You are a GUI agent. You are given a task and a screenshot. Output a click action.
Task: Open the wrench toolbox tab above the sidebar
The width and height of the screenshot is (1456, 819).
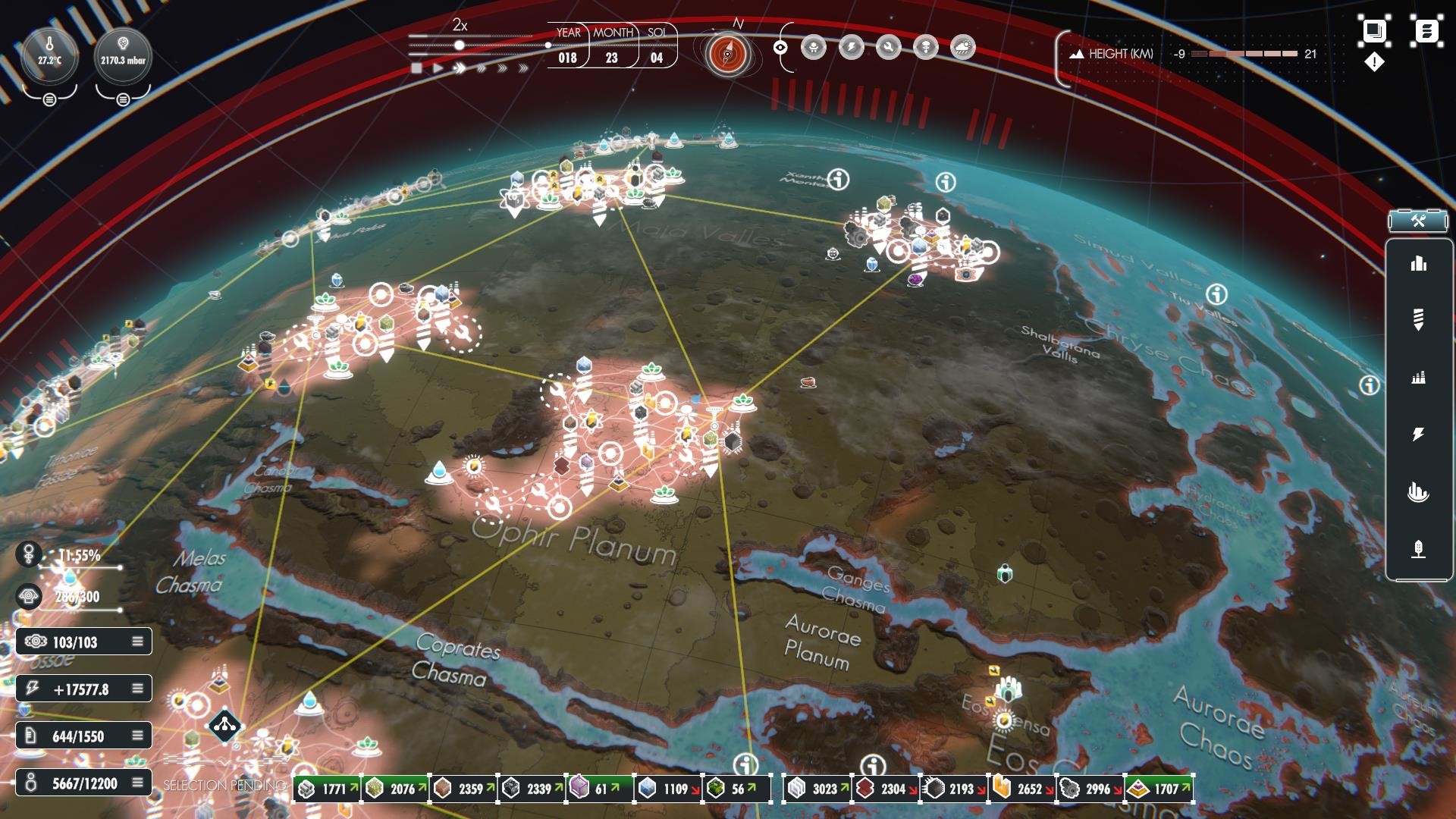pos(1420,221)
